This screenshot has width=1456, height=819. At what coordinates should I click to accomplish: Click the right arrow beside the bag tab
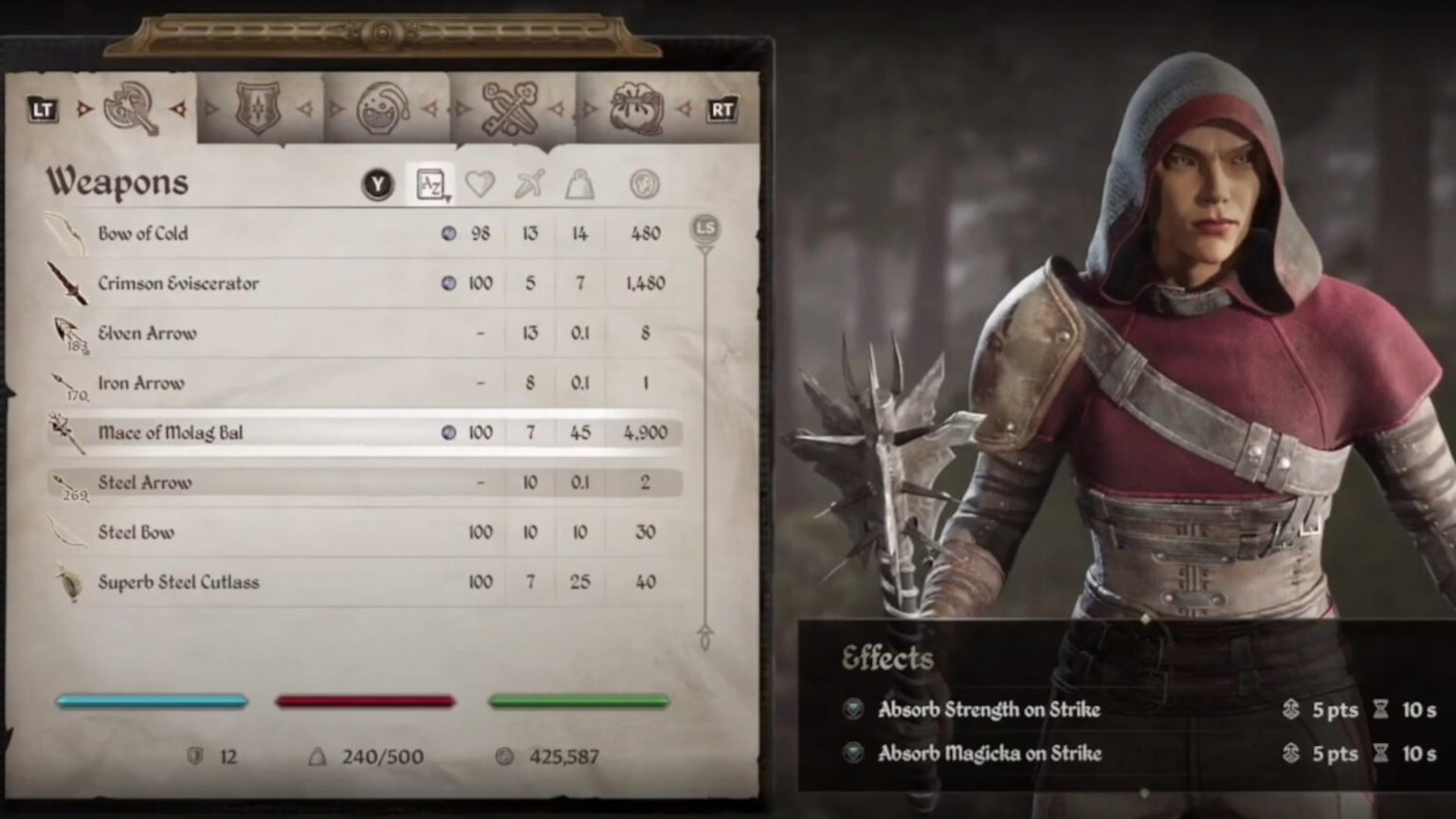pos(686,108)
